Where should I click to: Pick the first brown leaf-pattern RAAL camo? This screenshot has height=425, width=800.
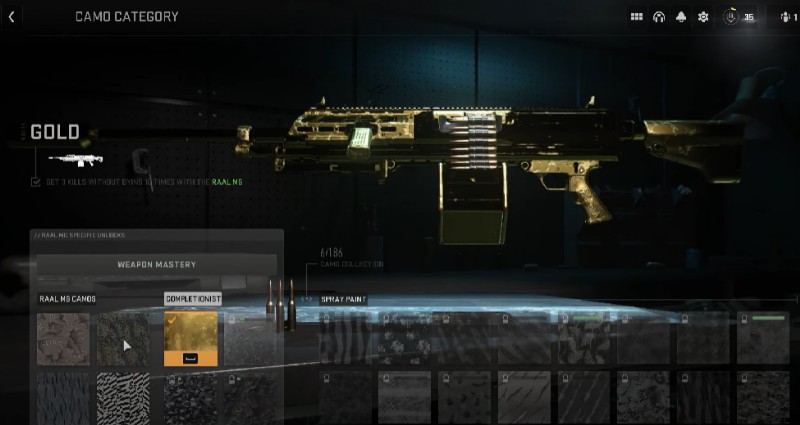(63, 338)
